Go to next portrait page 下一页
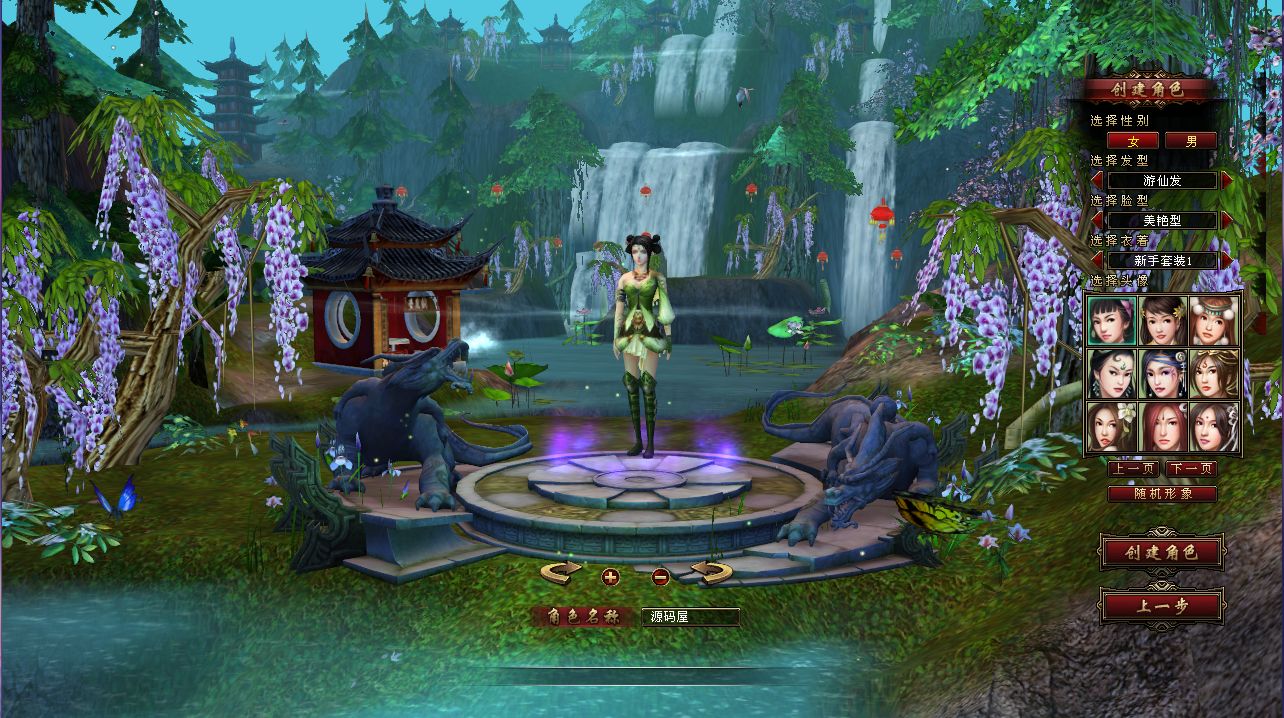Image resolution: width=1284 pixels, height=718 pixels. click(1191, 468)
